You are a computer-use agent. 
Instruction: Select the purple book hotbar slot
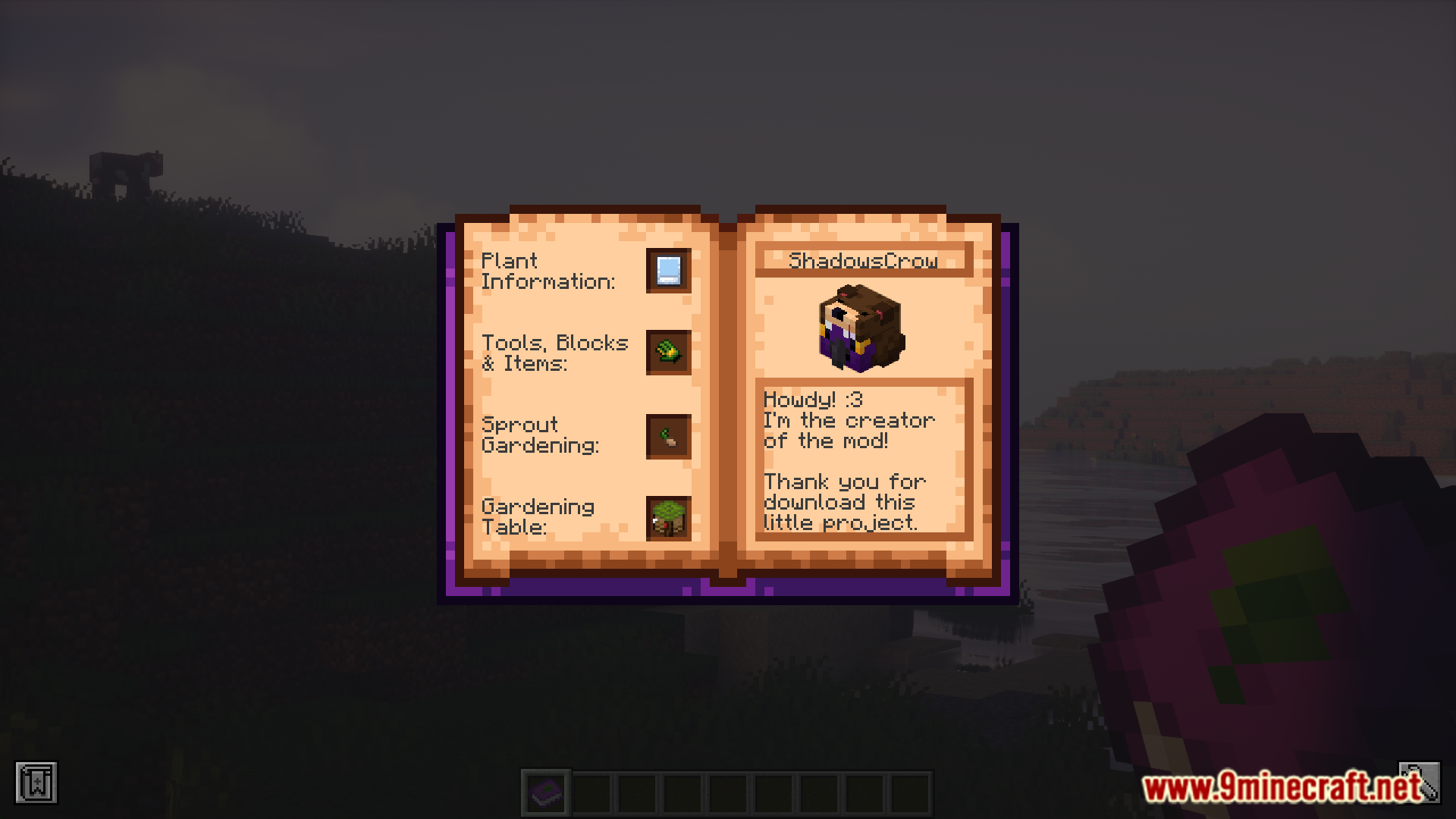click(x=546, y=793)
